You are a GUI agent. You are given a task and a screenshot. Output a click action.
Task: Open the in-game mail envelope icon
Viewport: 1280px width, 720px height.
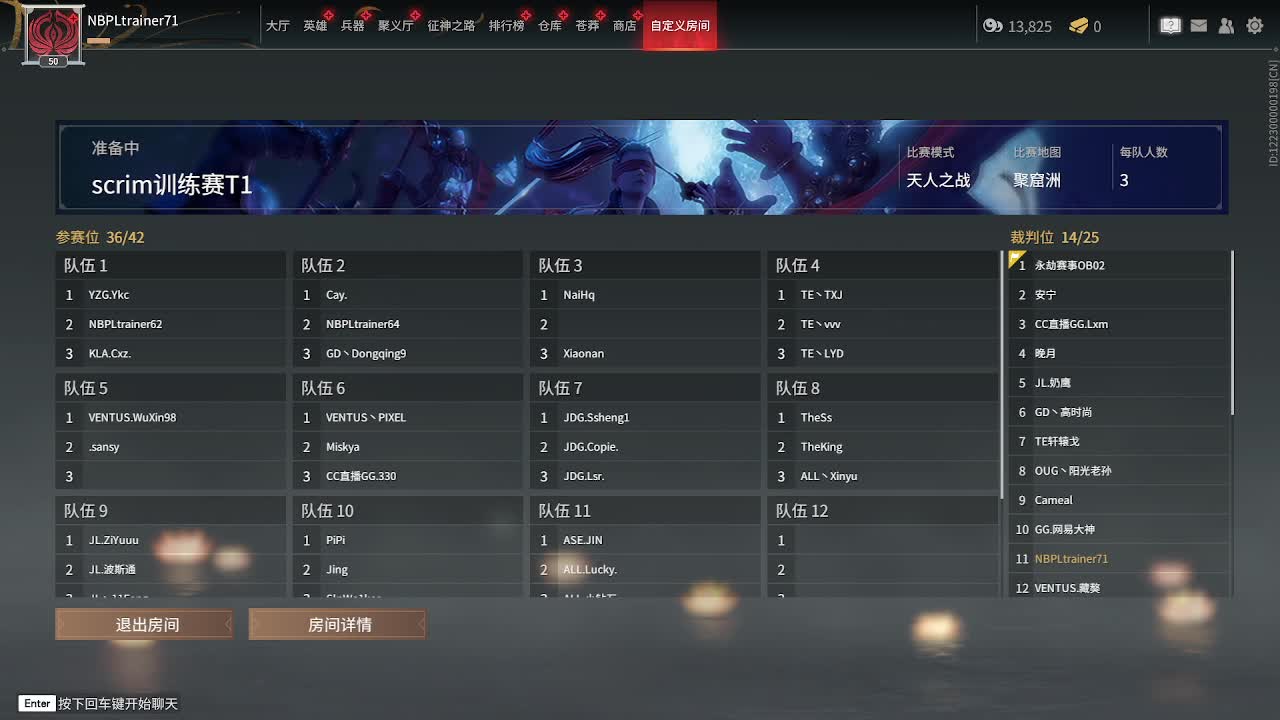pos(1198,25)
